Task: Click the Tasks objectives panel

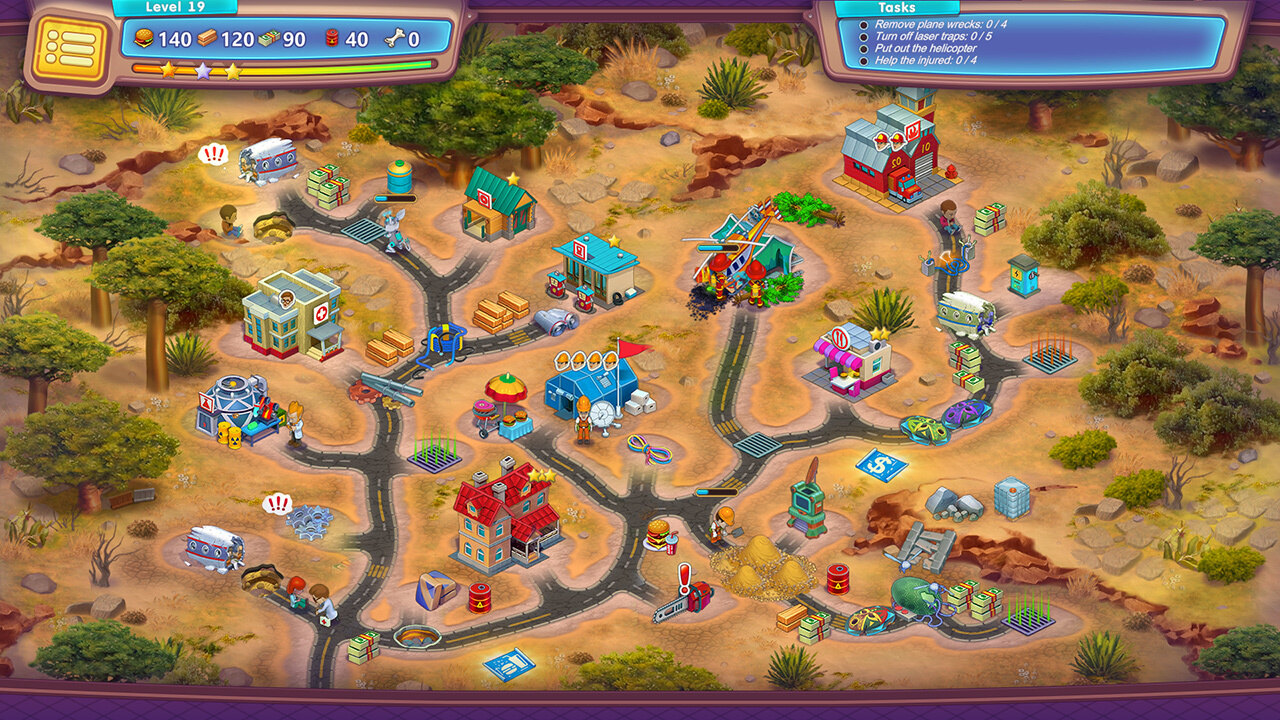Action: [x=1031, y=42]
